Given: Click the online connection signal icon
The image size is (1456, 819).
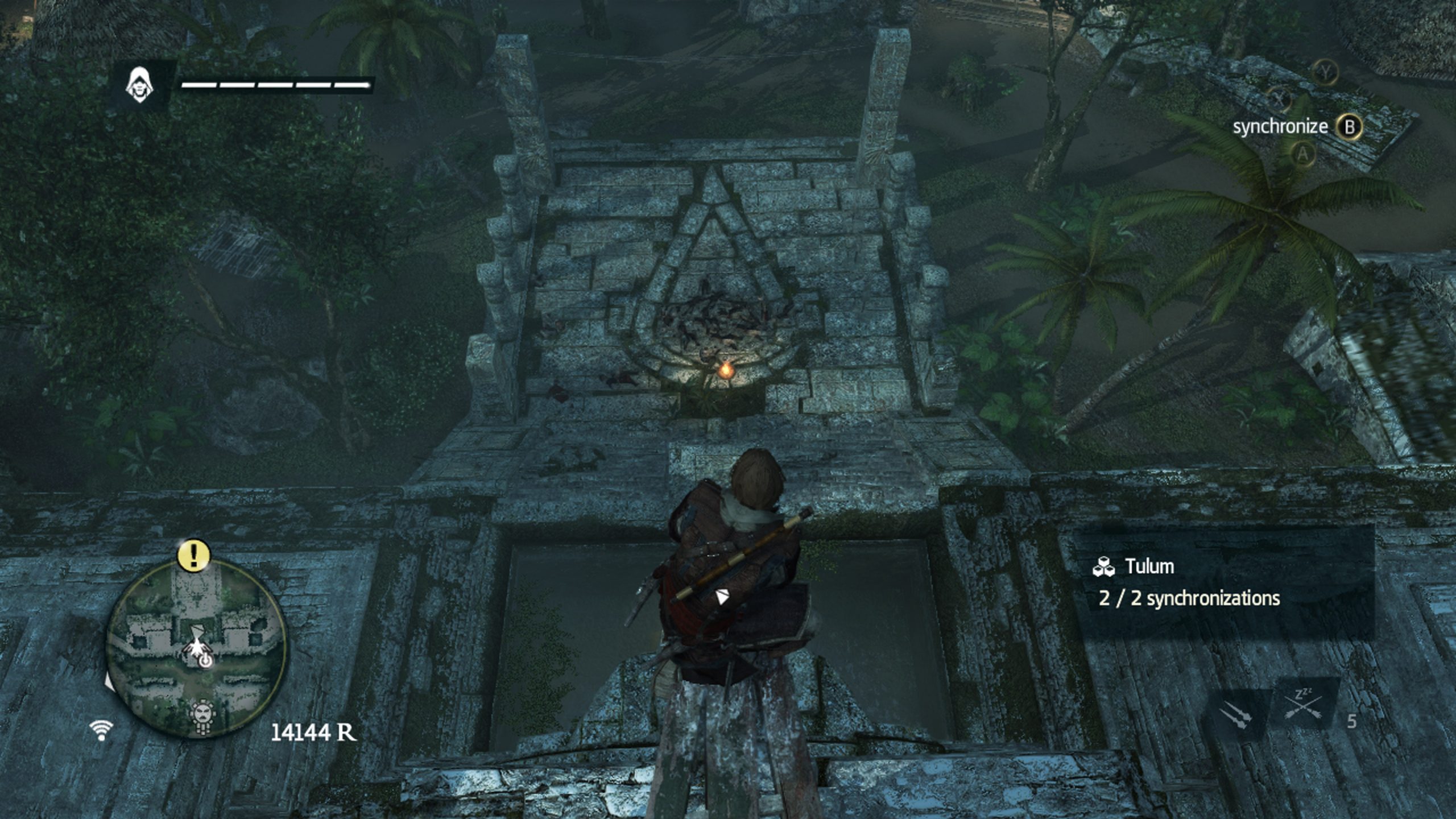Looking at the screenshot, I should [101, 730].
